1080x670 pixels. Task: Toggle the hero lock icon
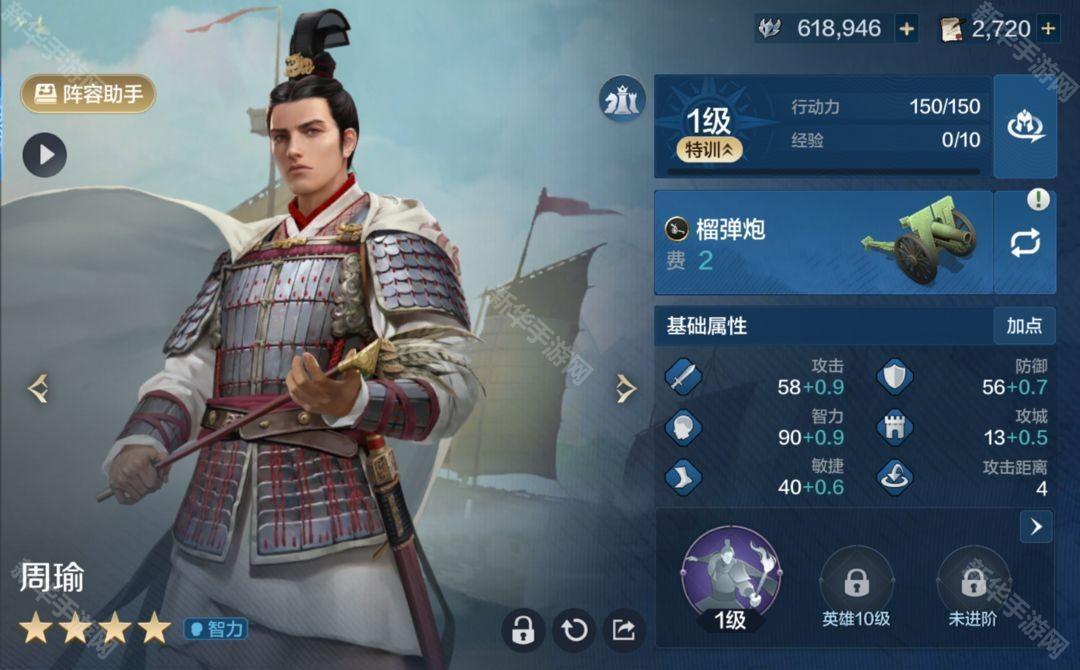coord(523,629)
